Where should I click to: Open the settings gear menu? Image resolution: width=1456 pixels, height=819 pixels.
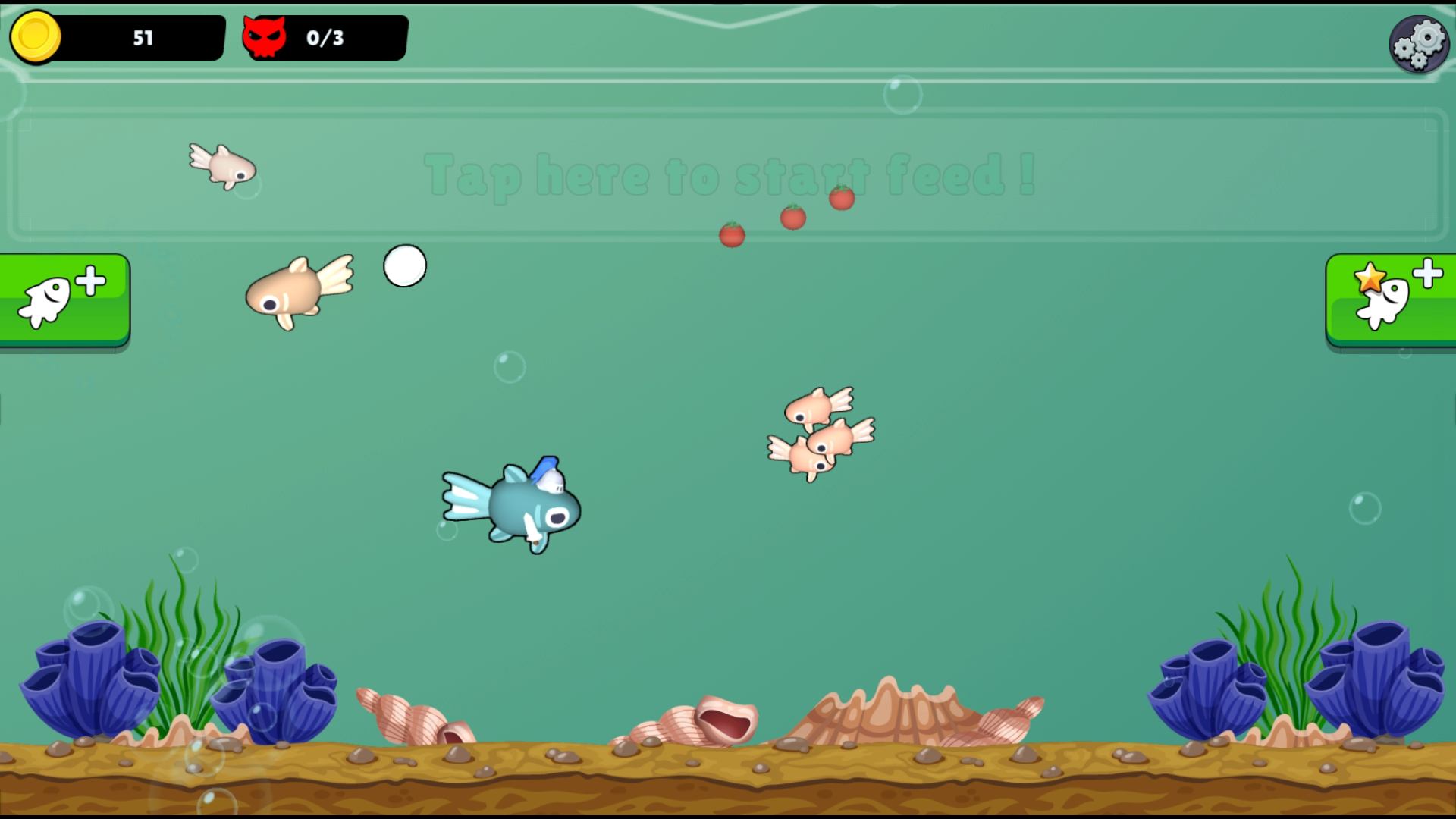pyautogui.click(x=1419, y=43)
